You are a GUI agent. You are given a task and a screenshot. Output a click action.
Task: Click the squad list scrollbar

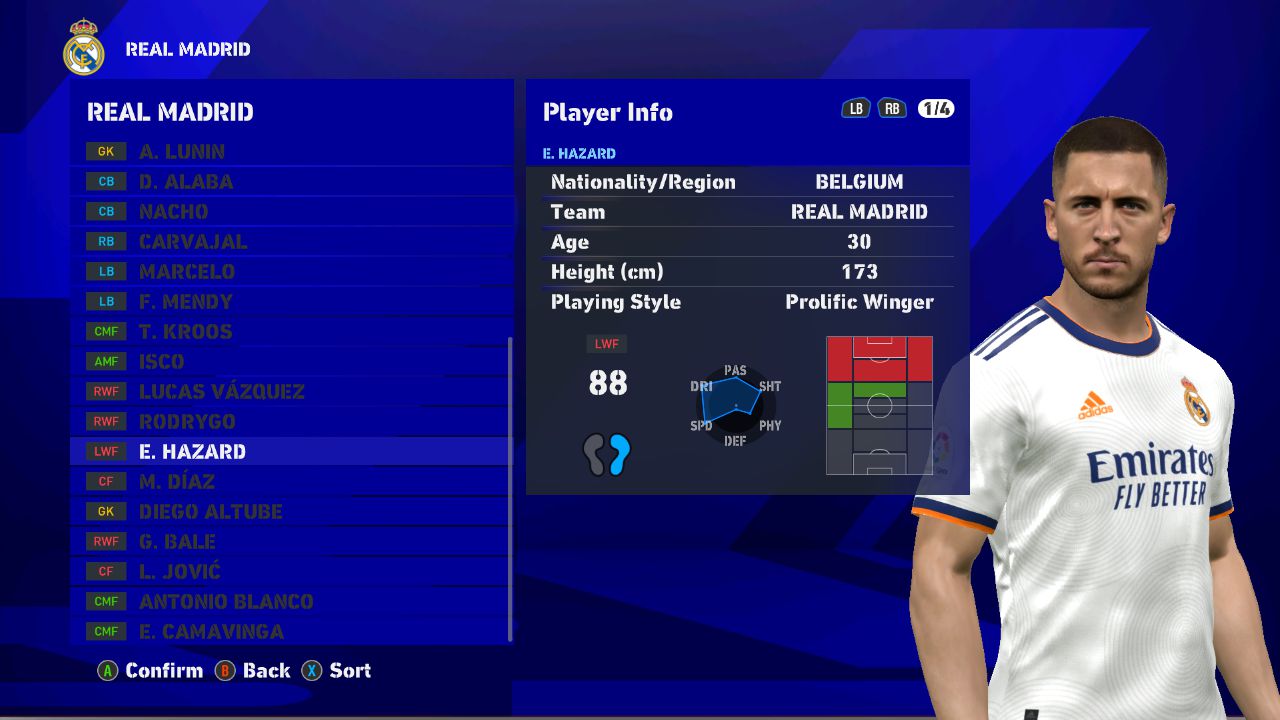click(510, 488)
